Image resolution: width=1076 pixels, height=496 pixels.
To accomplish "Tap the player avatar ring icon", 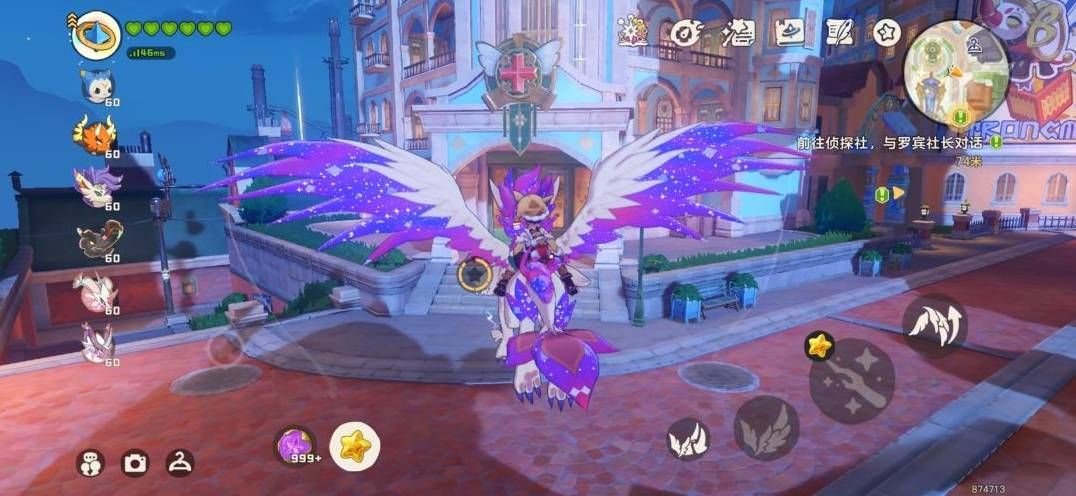I will click(x=96, y=33).
